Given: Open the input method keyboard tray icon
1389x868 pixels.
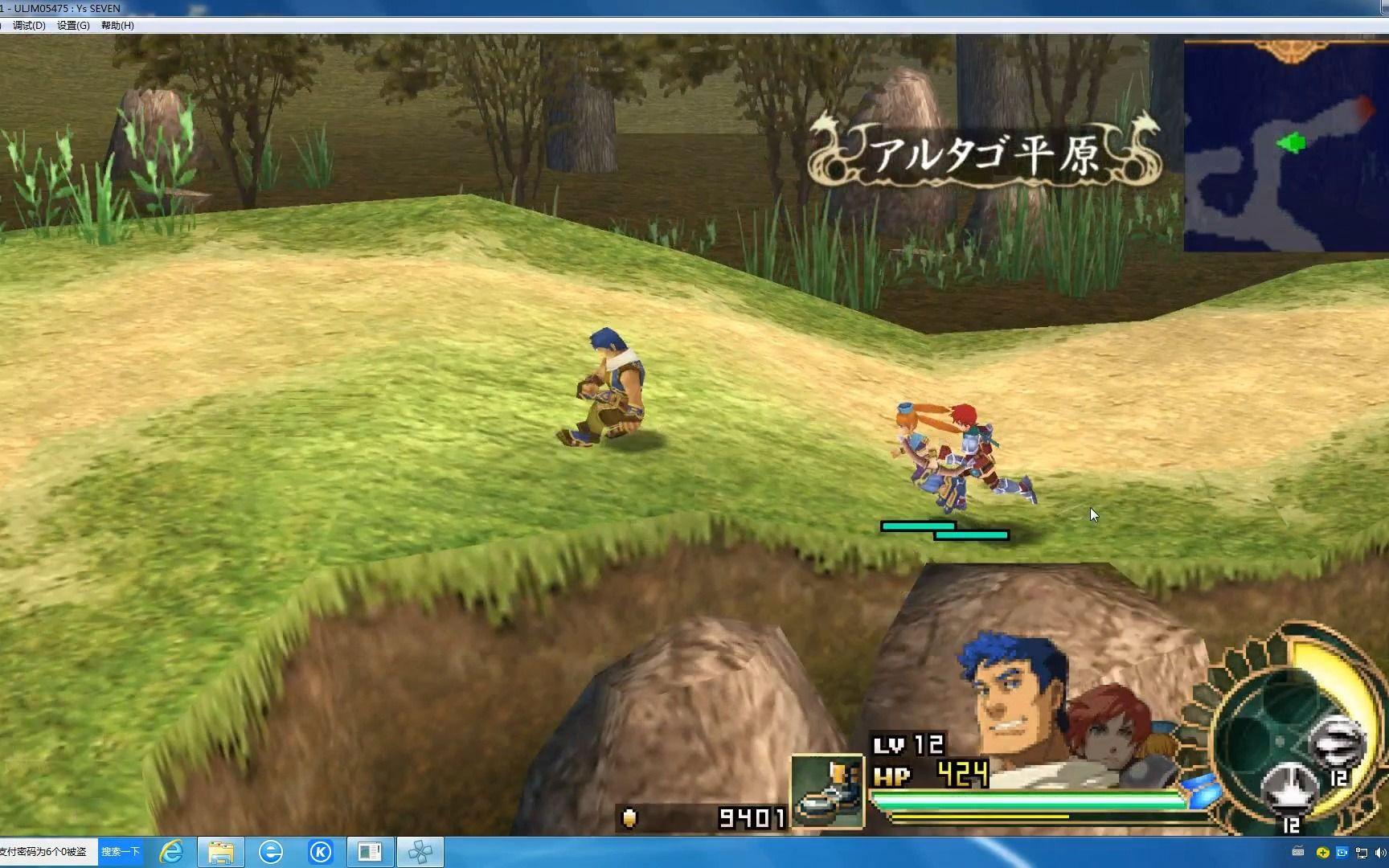Looking at the screenshot, I should (x=1297, y=852).
